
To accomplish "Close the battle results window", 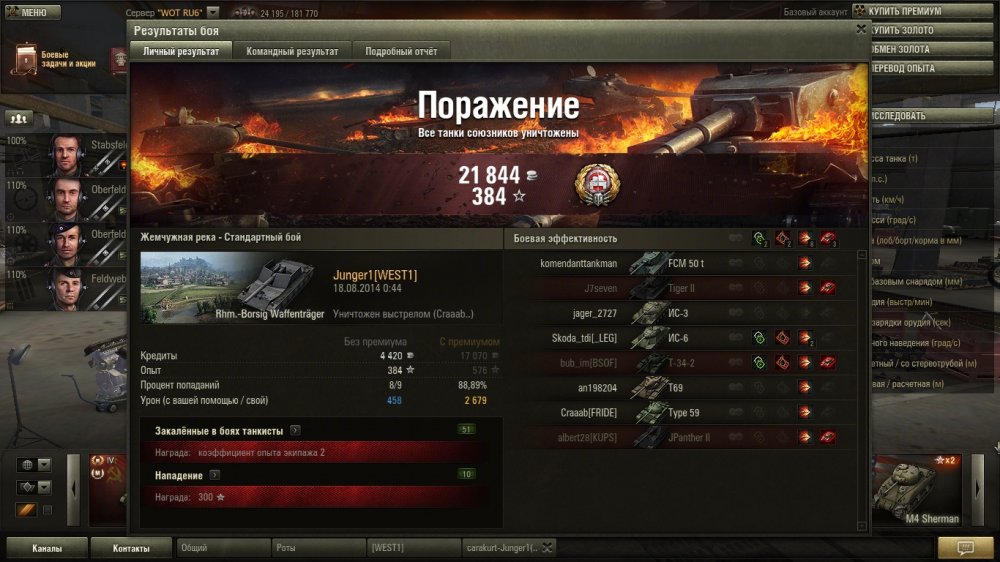I will [x=861, y=30].
